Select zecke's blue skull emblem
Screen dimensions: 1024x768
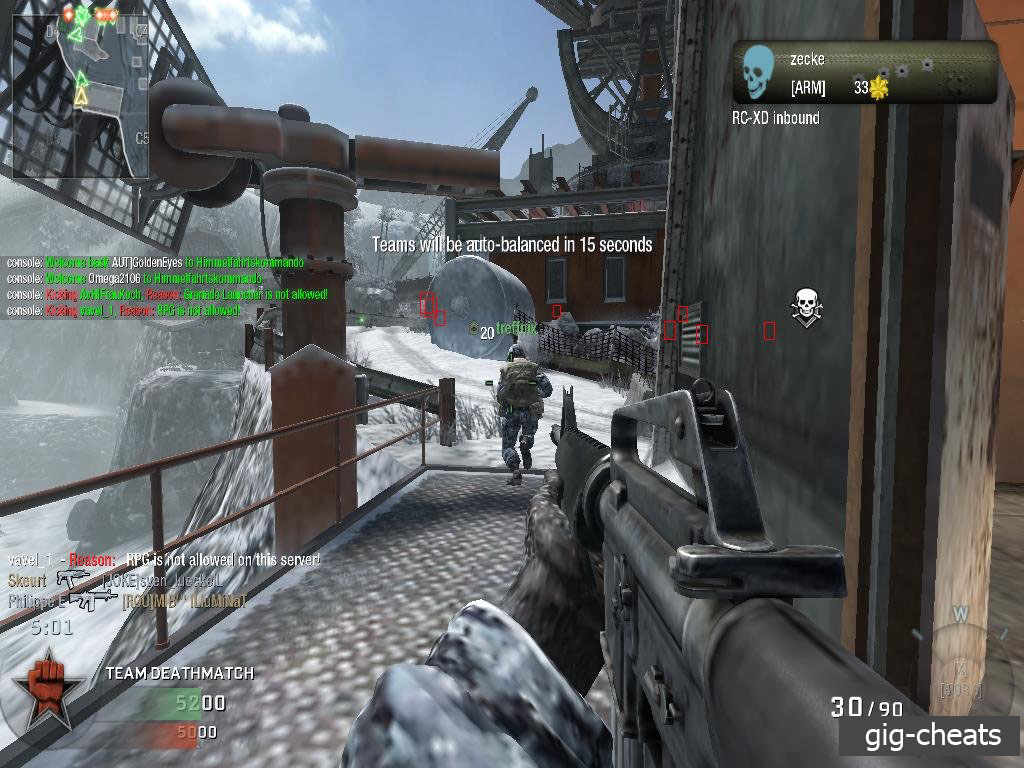click(x=759, y=70)
